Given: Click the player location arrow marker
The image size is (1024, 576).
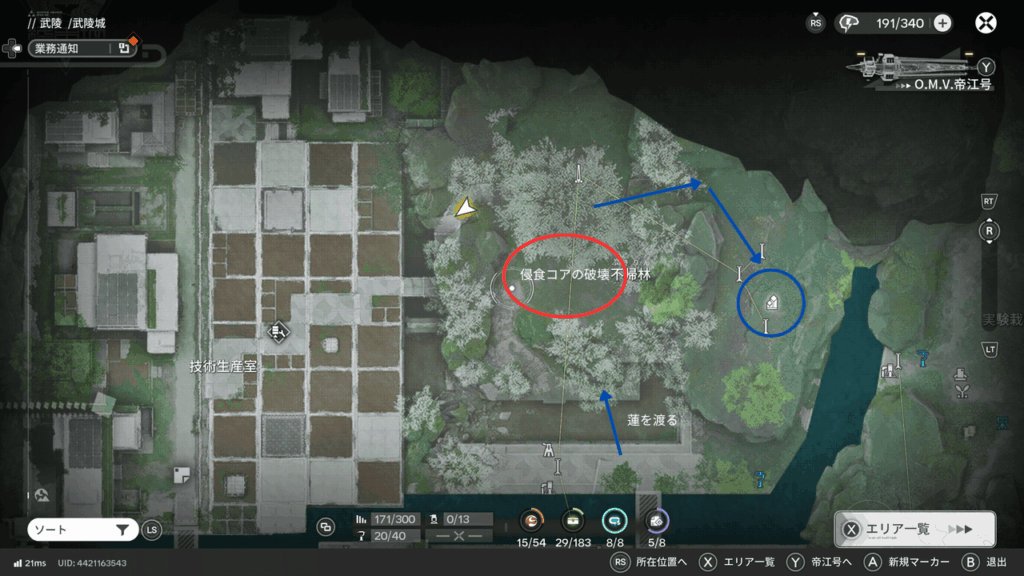Looking at the screenshot, I should point(465,207).
